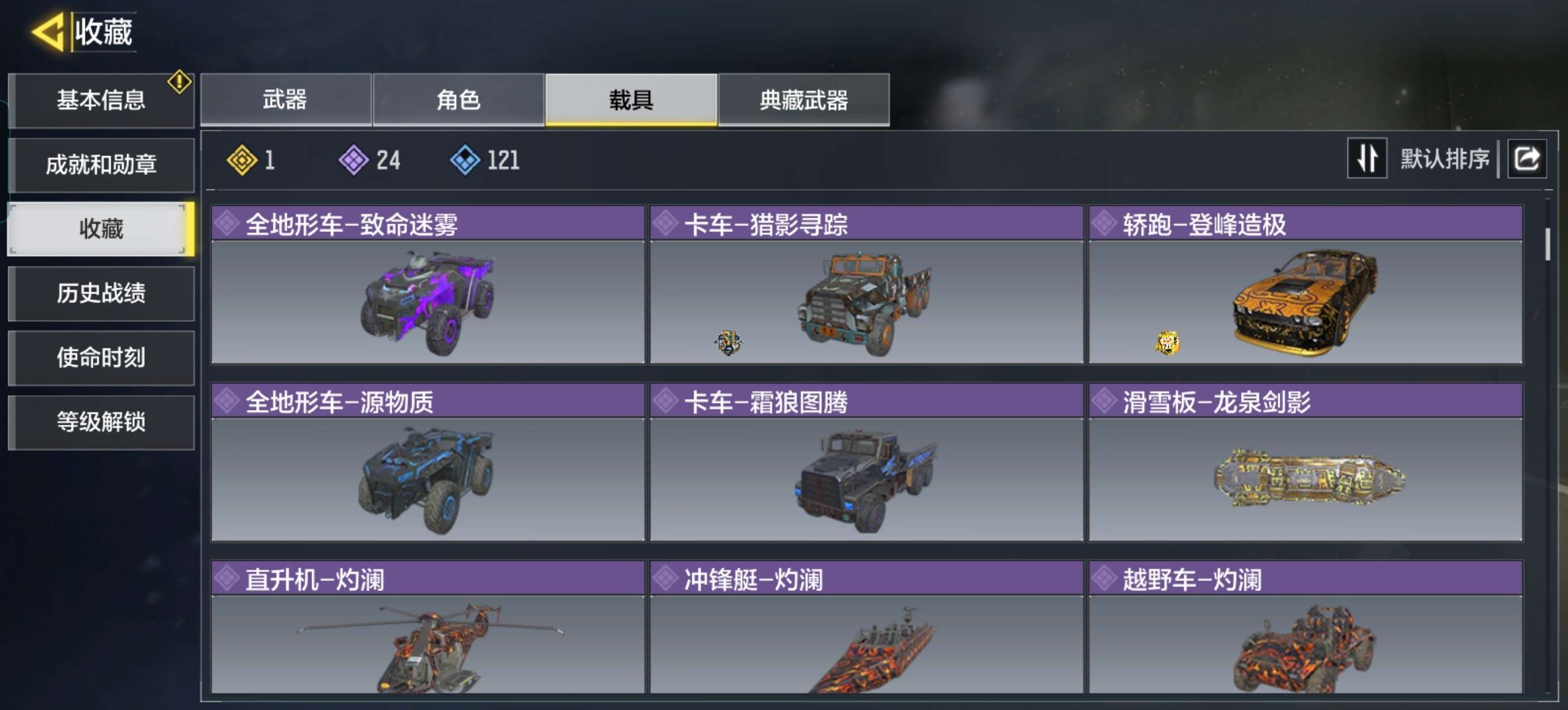This screenshot has width=1568, height=710.
Task: Open the 成就和勋章 section
Action: pos(101,164)
